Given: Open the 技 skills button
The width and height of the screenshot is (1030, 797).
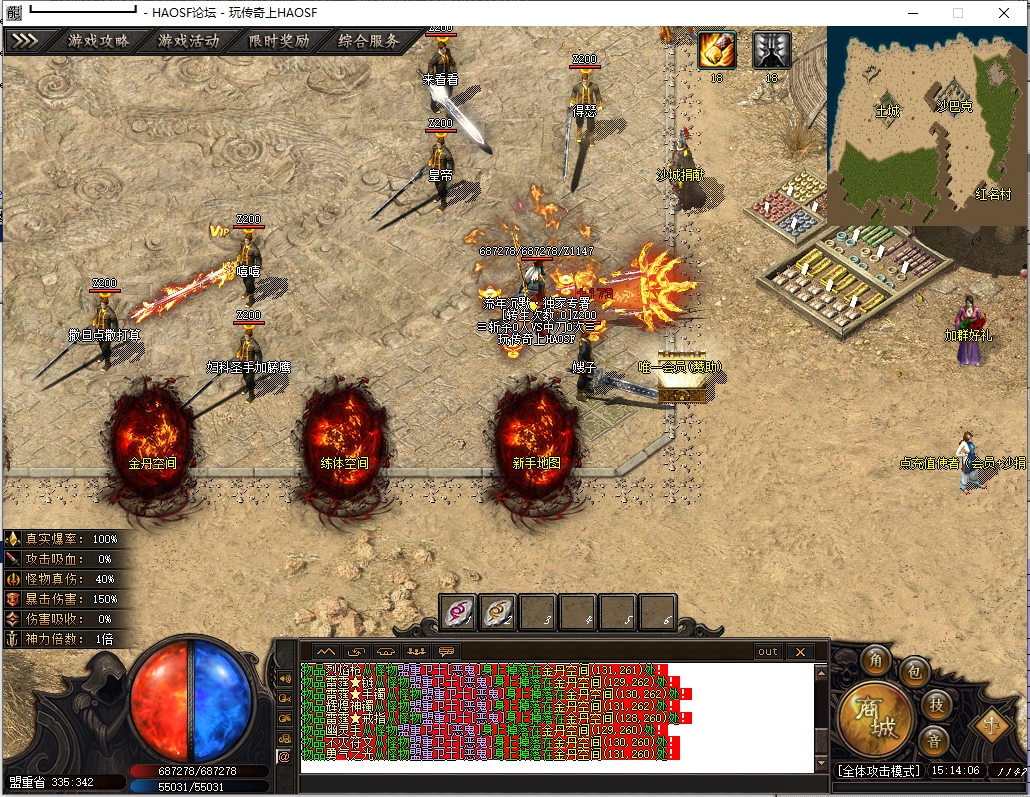Looking at the screenshot, I should tap(936, 704).
